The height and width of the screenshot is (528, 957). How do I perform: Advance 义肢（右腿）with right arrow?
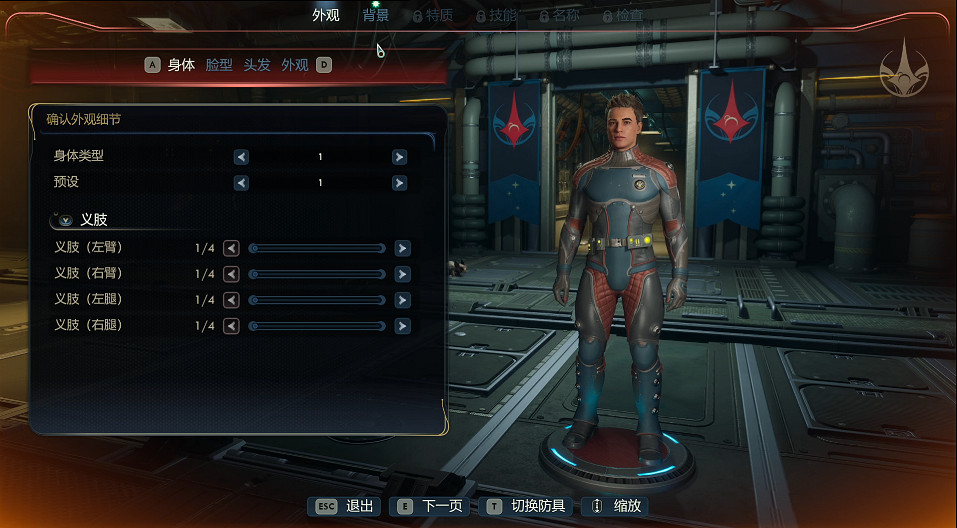tap(402, 326)
